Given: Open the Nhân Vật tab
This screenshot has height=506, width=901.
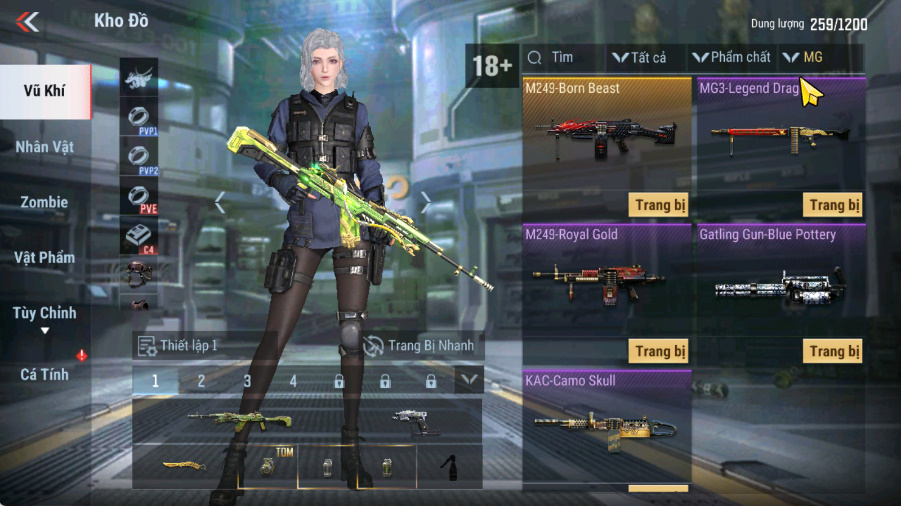Looking at the screenshot, I should pos(45,147).
